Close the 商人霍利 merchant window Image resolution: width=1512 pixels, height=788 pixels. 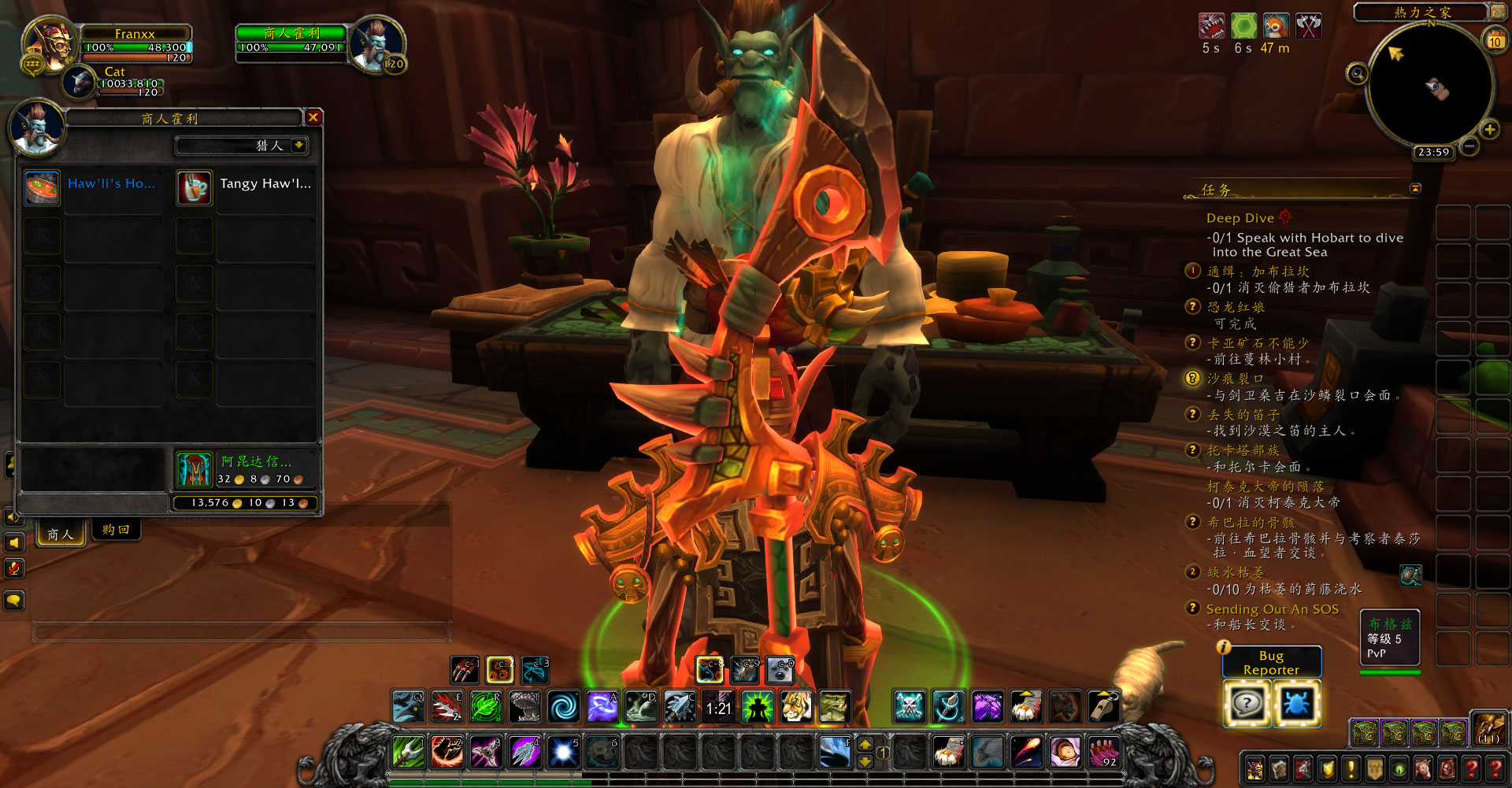click(313, 118)
